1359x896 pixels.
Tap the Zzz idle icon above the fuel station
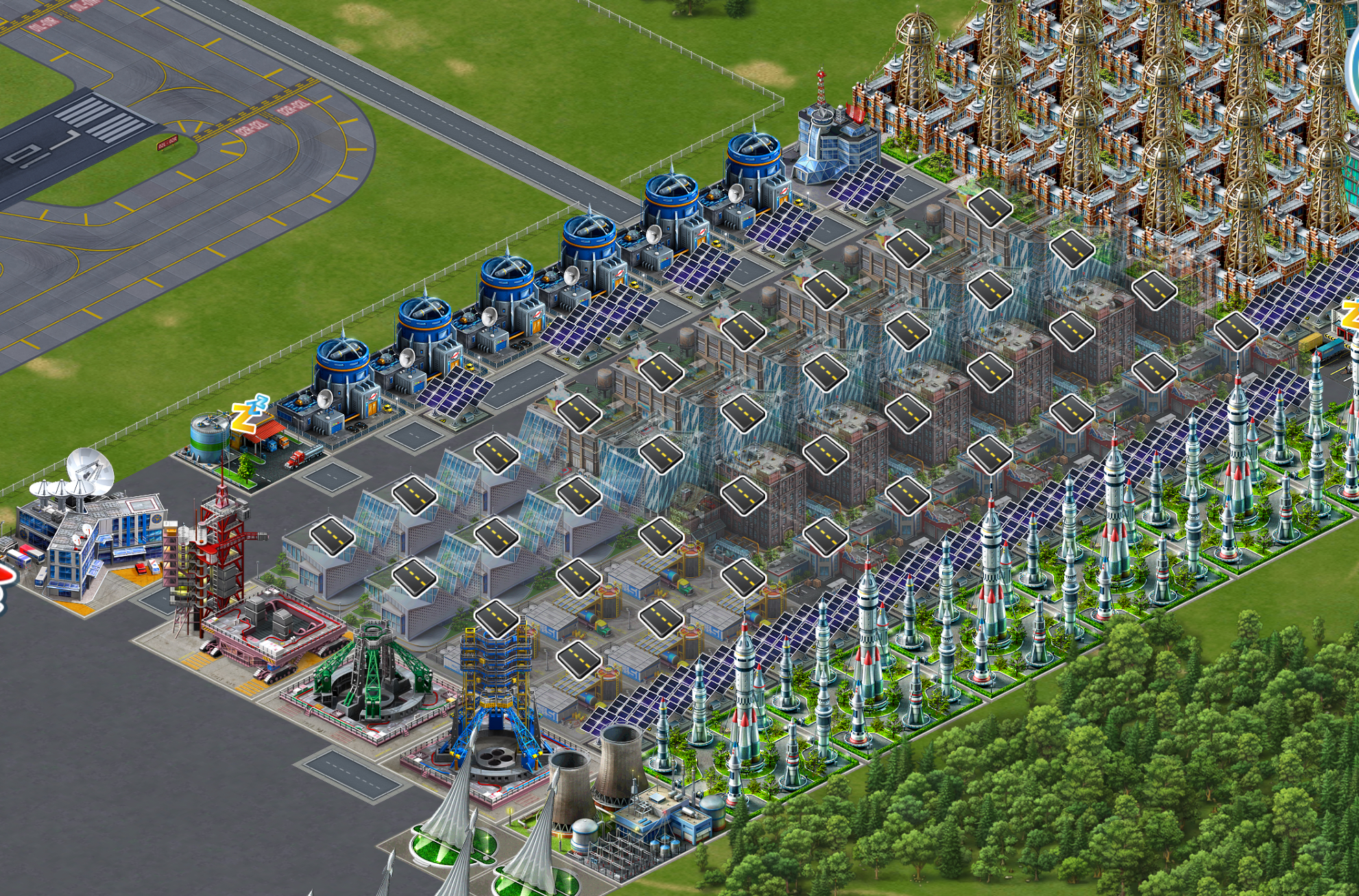(x=248, y=413)
